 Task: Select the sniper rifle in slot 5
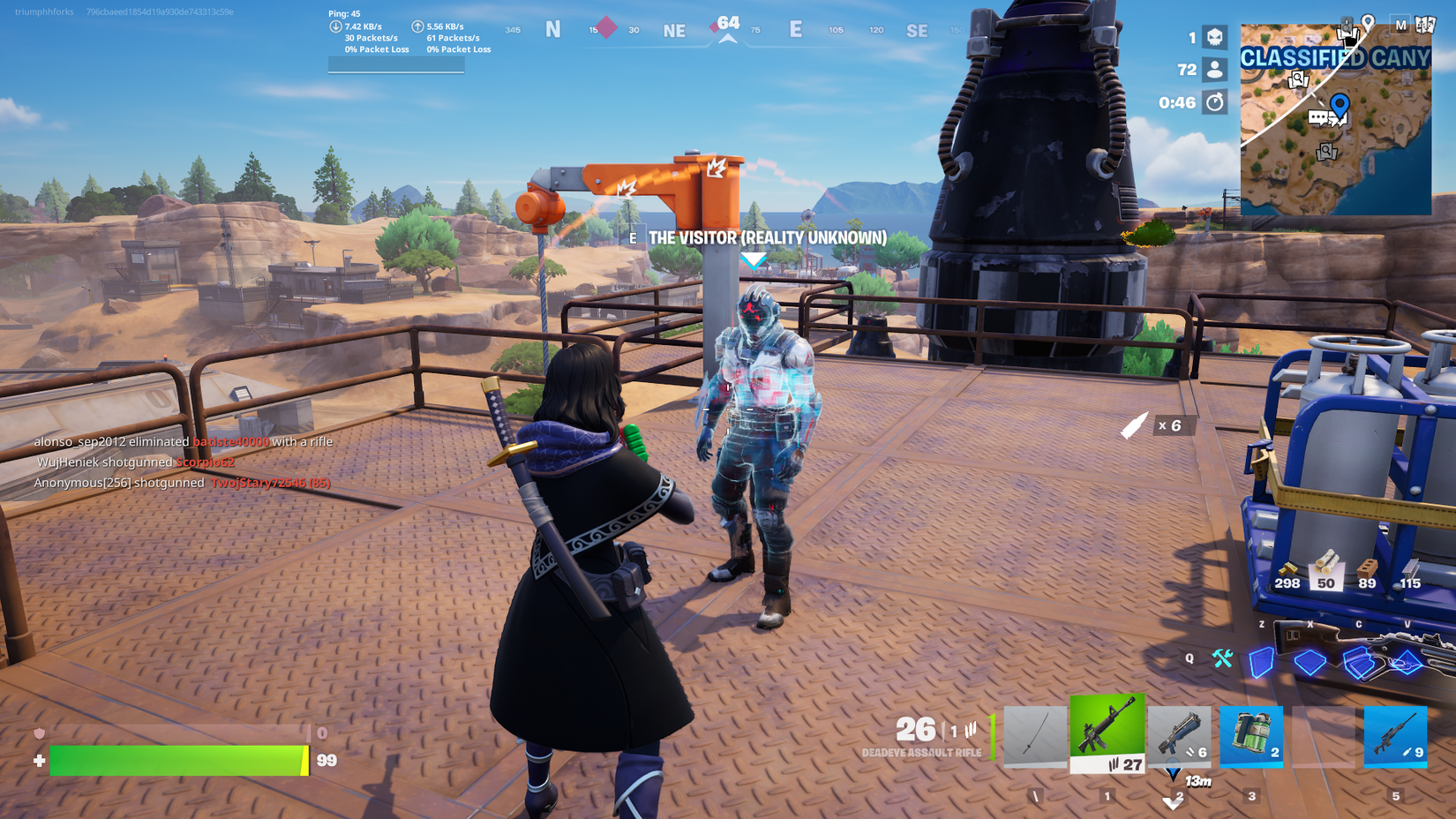tap(1396, 737)
